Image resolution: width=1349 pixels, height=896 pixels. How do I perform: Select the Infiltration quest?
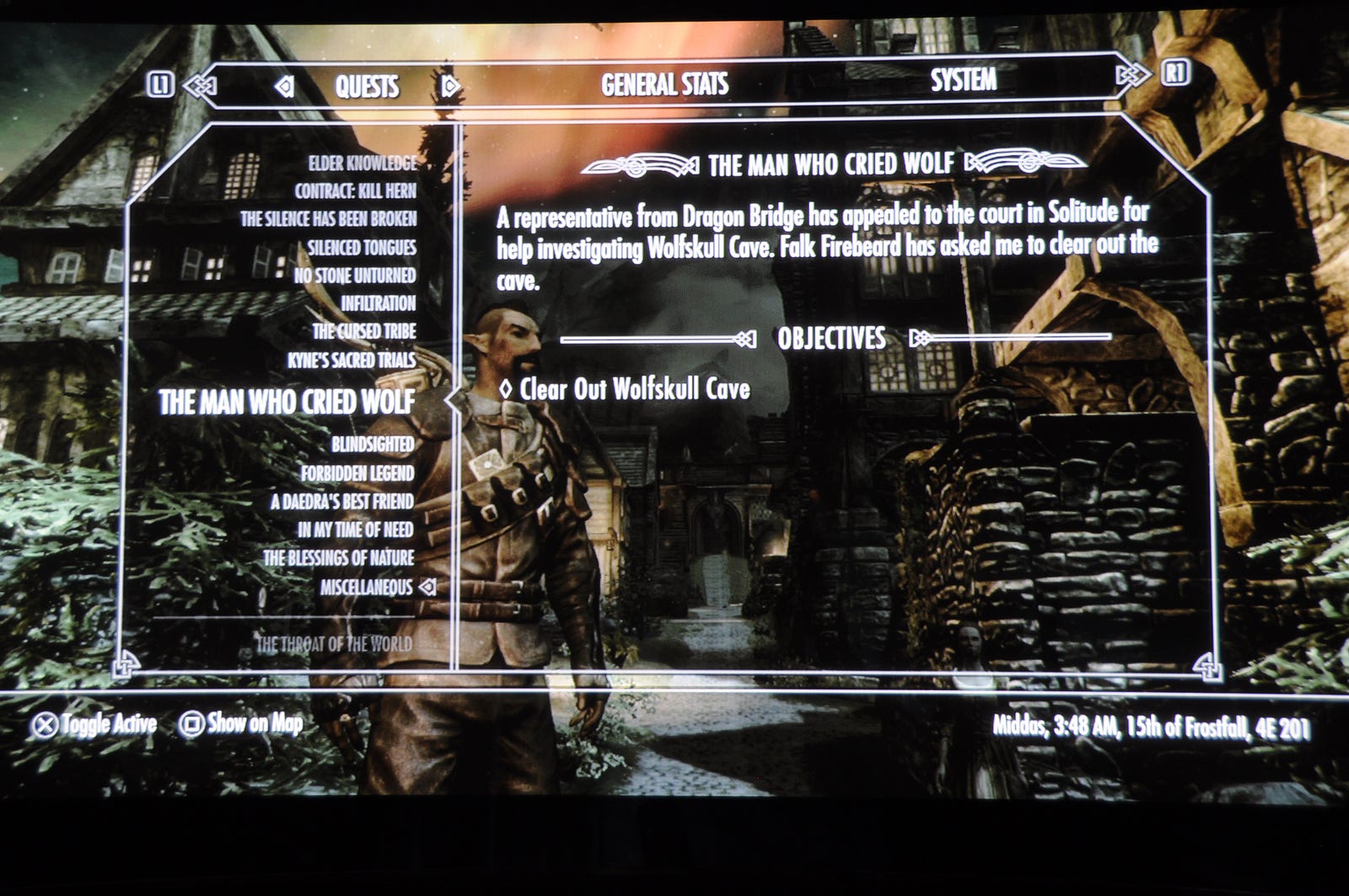[x=378, y=303]
